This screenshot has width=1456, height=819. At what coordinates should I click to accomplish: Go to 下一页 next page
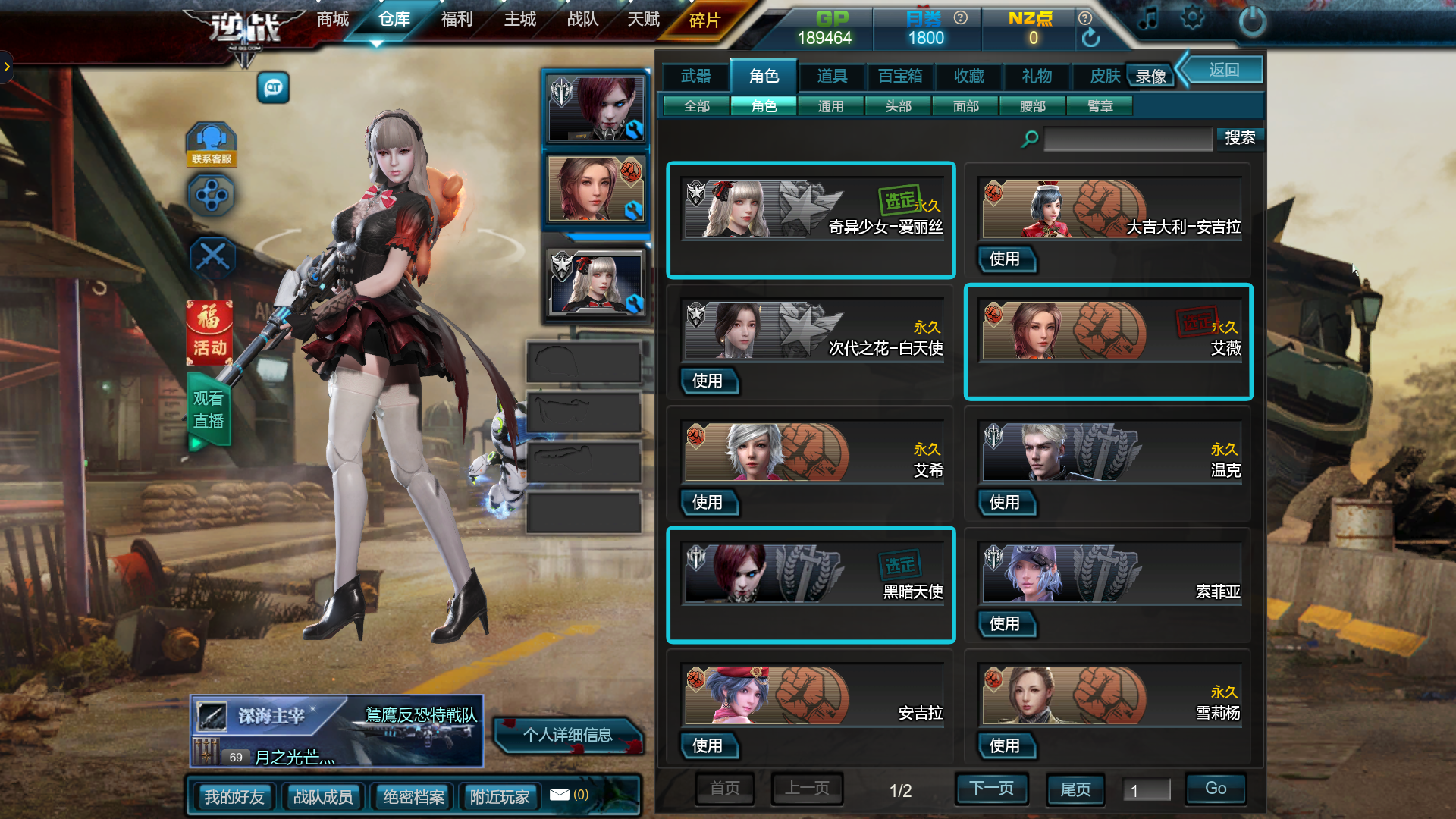coord(991,789)
